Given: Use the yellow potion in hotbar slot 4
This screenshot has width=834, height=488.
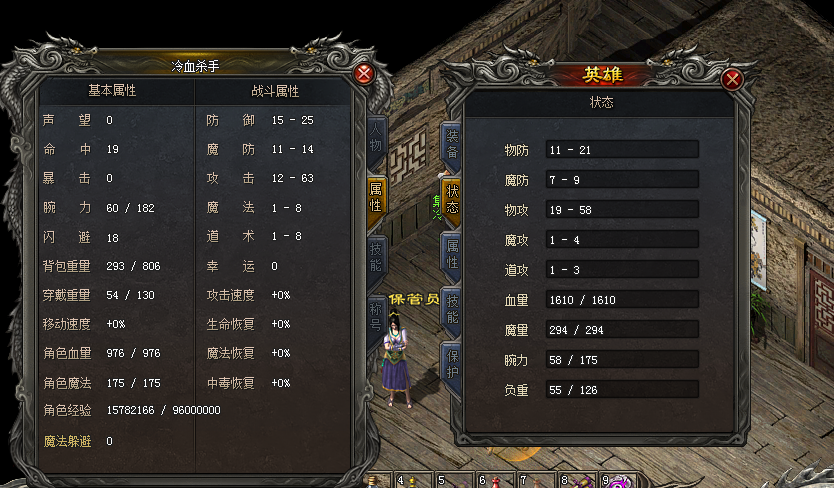Looking at the screenshot, I should point(412,481).
